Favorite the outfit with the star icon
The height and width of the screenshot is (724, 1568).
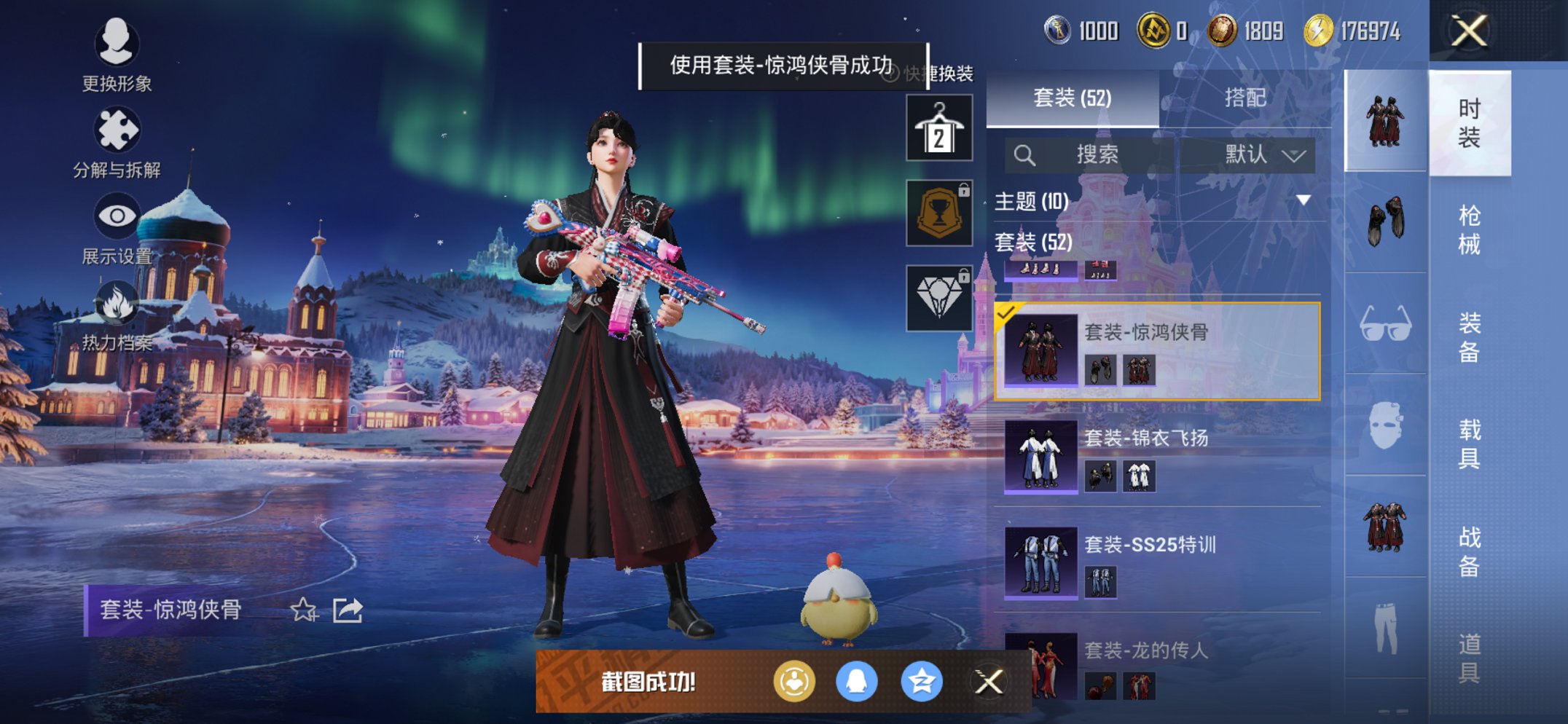pos(304,610)
